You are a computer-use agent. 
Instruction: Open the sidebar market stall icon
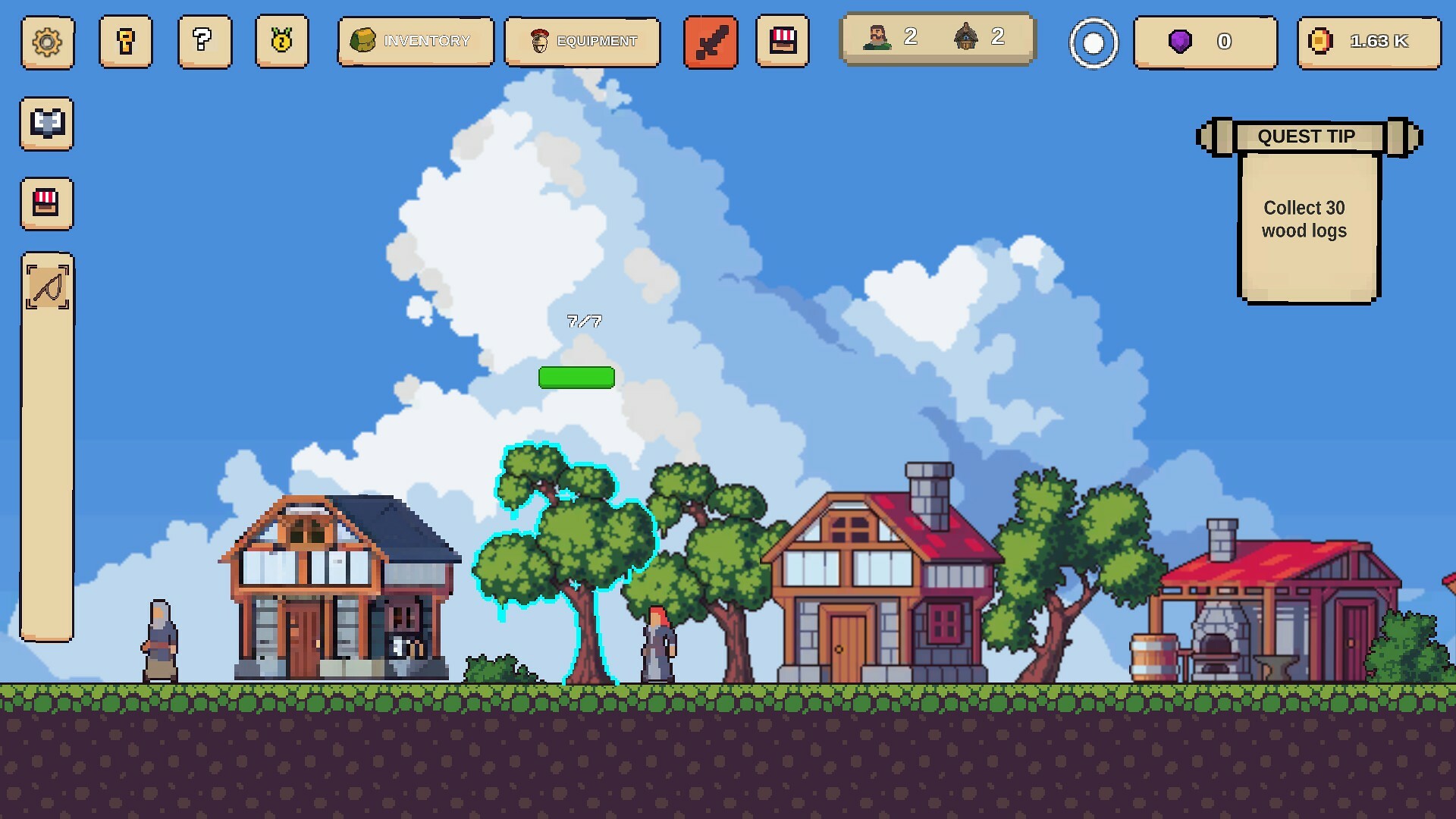tap(46, 204)
